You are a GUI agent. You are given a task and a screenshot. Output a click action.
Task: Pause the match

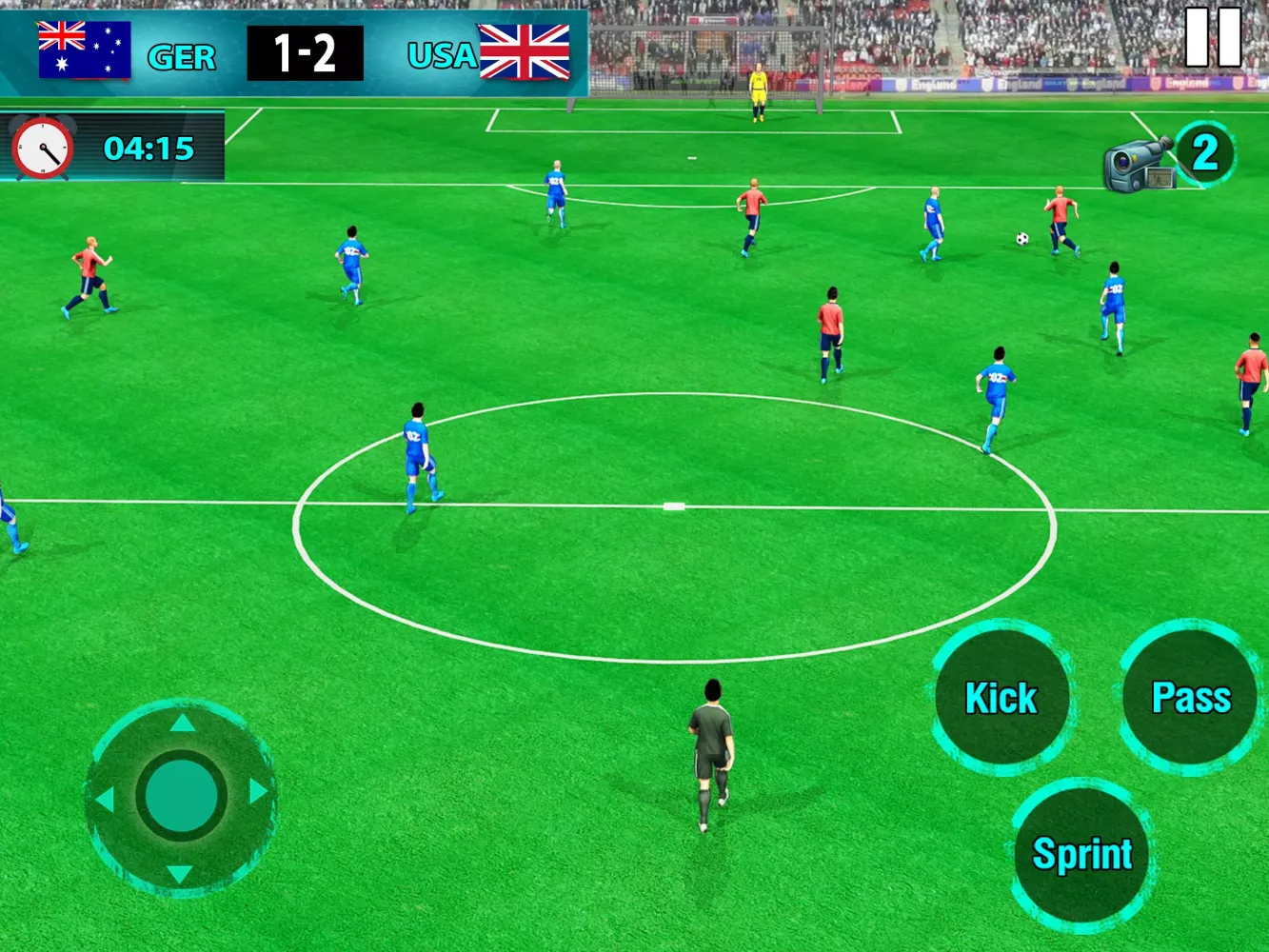pyautogui.click(x=1213, y=38)
